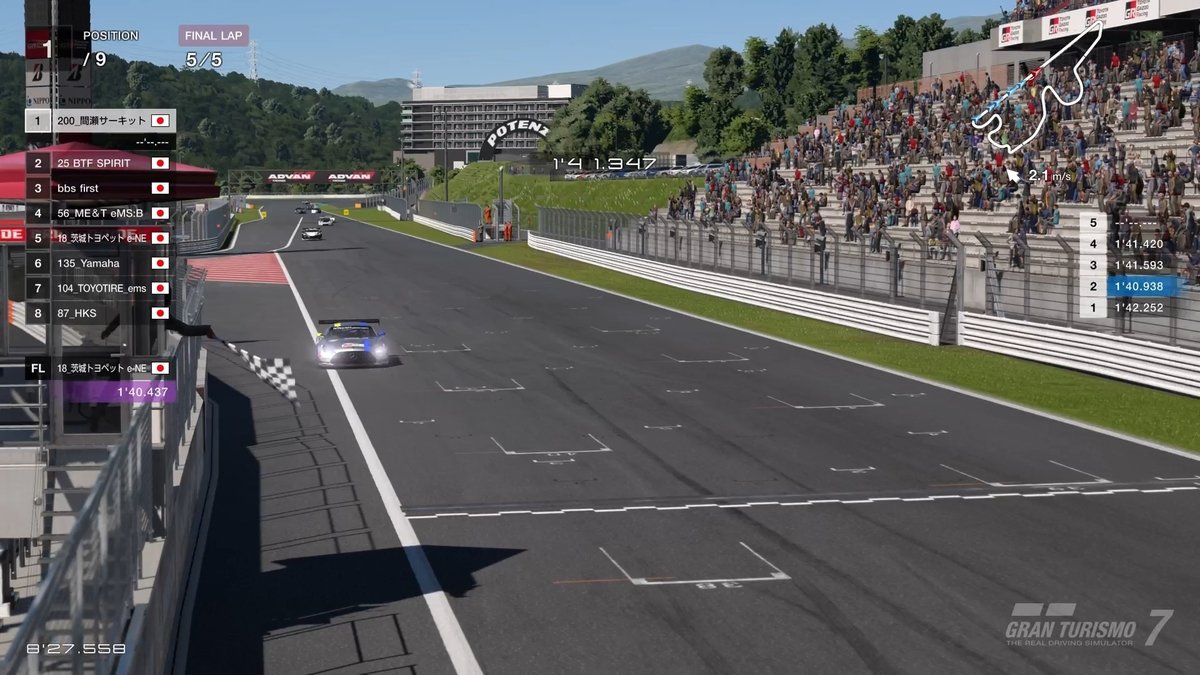The width and height of the screenshot is (1200, 675).
Task: Select the 25 BTF SPIRIT leaderboard row
Action: (x=100, y=163)
